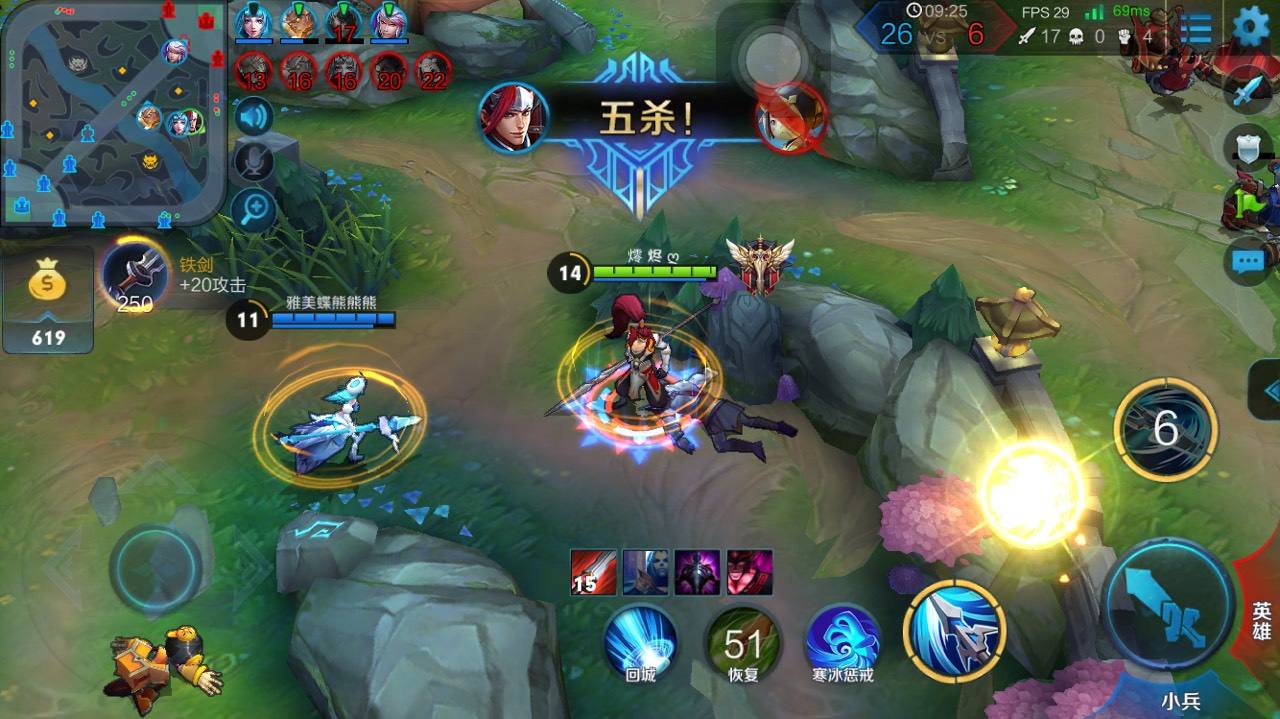1280x719 pixels.
Task: Select the 英雄 hero target button
Action: click(1262, 619)
